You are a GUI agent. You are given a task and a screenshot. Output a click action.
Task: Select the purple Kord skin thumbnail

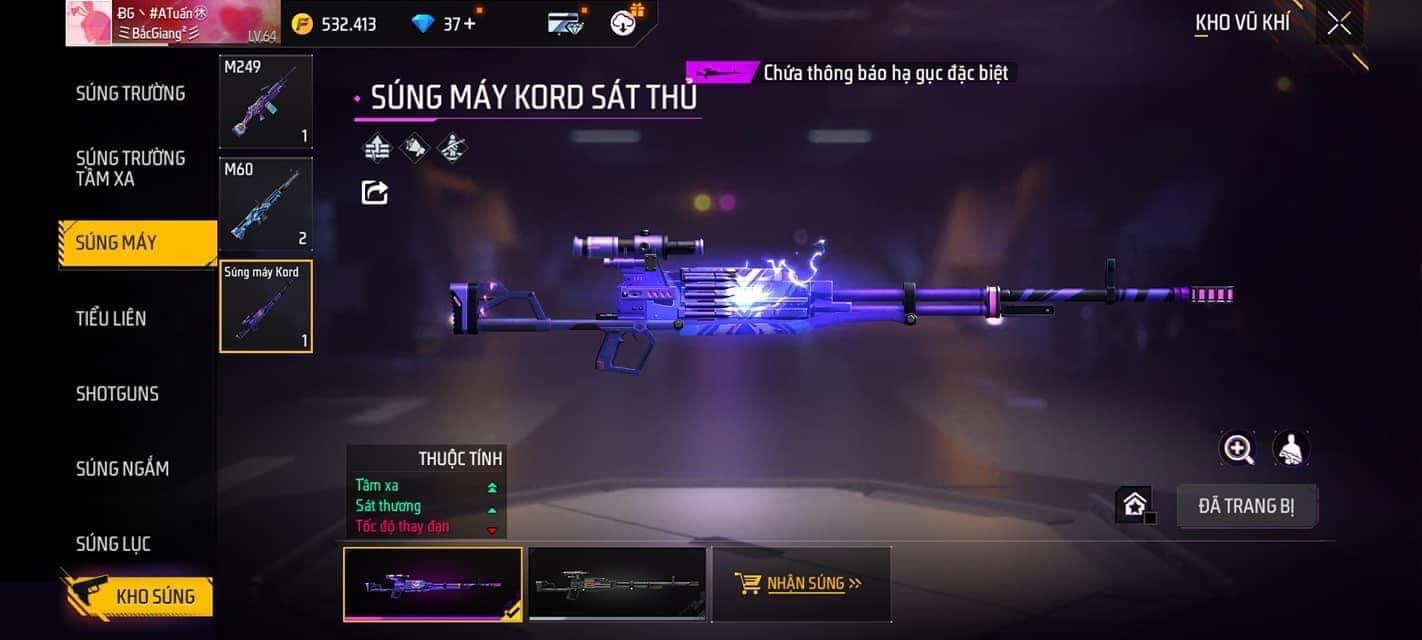pos(432,584)
